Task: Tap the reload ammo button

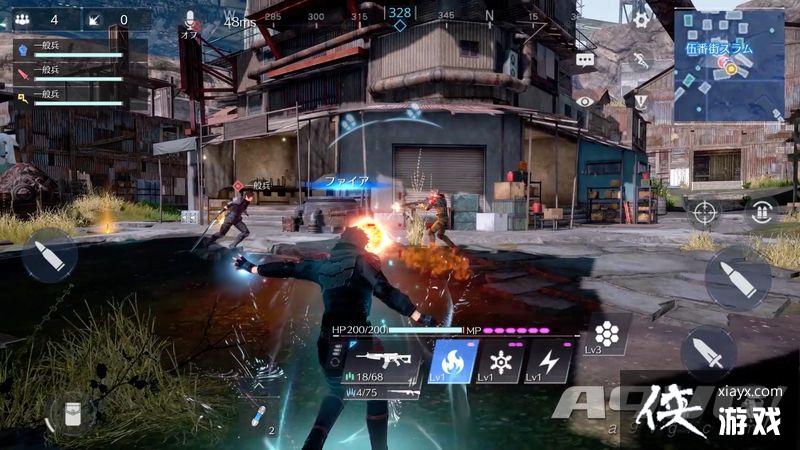Action: [x=762, y=212]
